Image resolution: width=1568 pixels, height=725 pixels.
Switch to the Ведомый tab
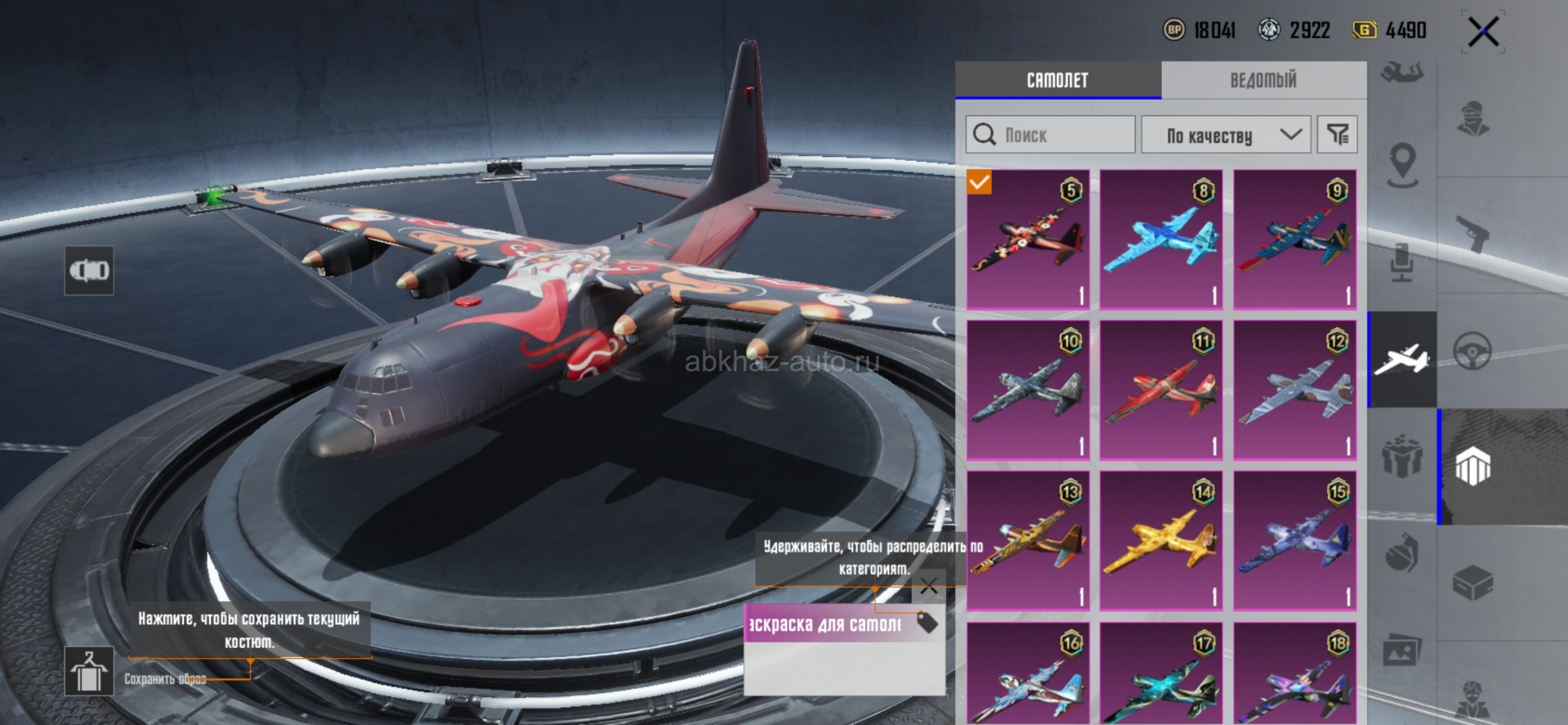tap(1263, 80)
